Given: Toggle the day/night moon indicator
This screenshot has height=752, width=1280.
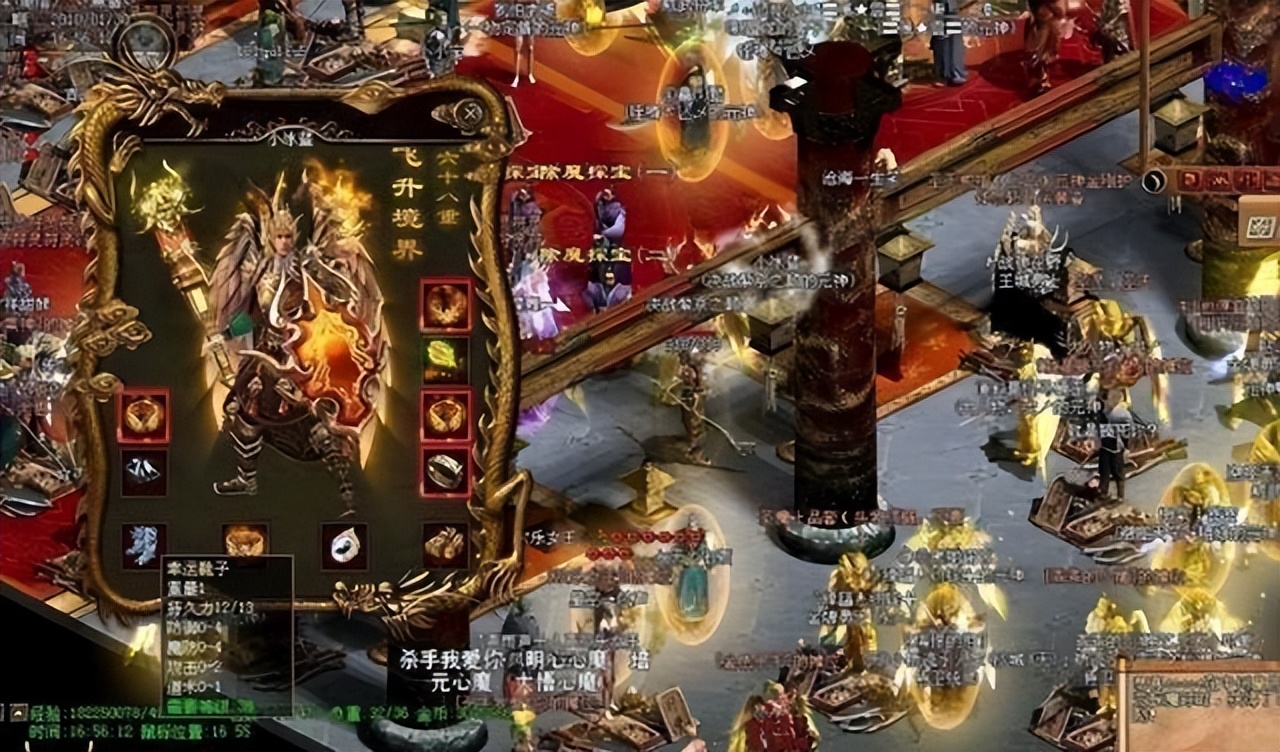Looking at the screenshot, I should (1154, 180).
